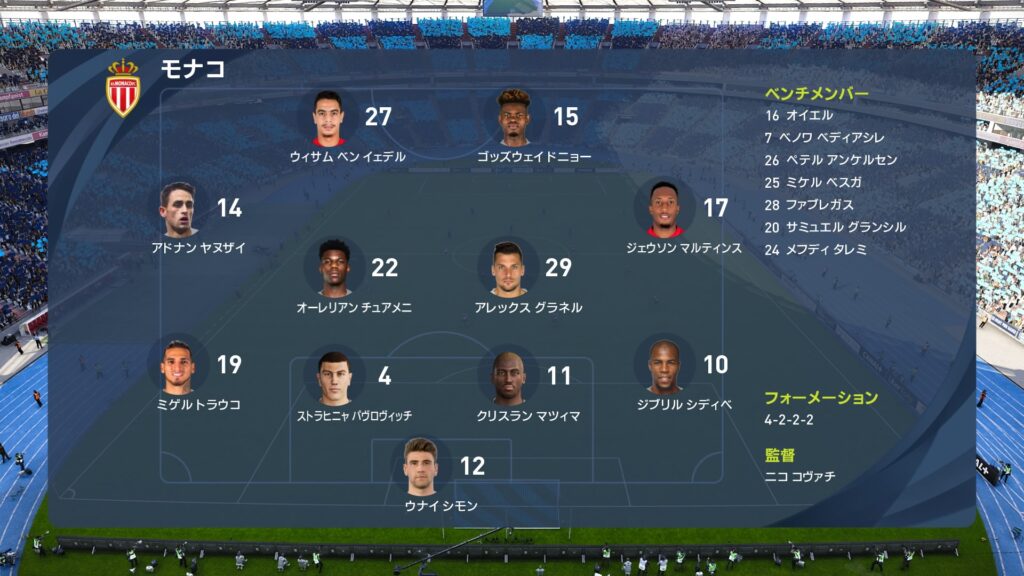The width and height of the screenshot is (1024, 576).
Task: Select Wissam Ben Yedder's number 27 portrait
Action: click(329, 118)
